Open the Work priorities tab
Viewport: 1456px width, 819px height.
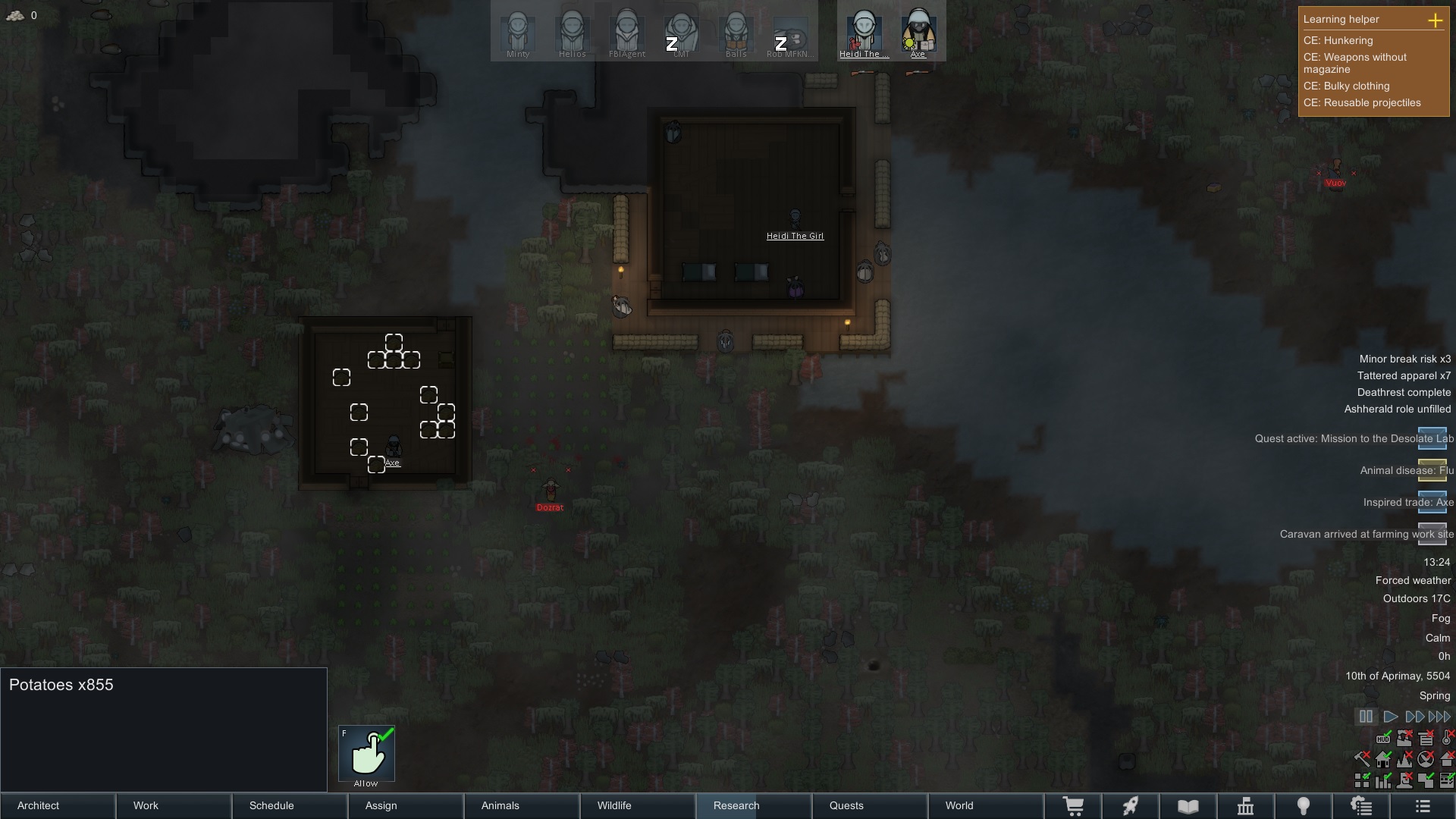[174, 805]
